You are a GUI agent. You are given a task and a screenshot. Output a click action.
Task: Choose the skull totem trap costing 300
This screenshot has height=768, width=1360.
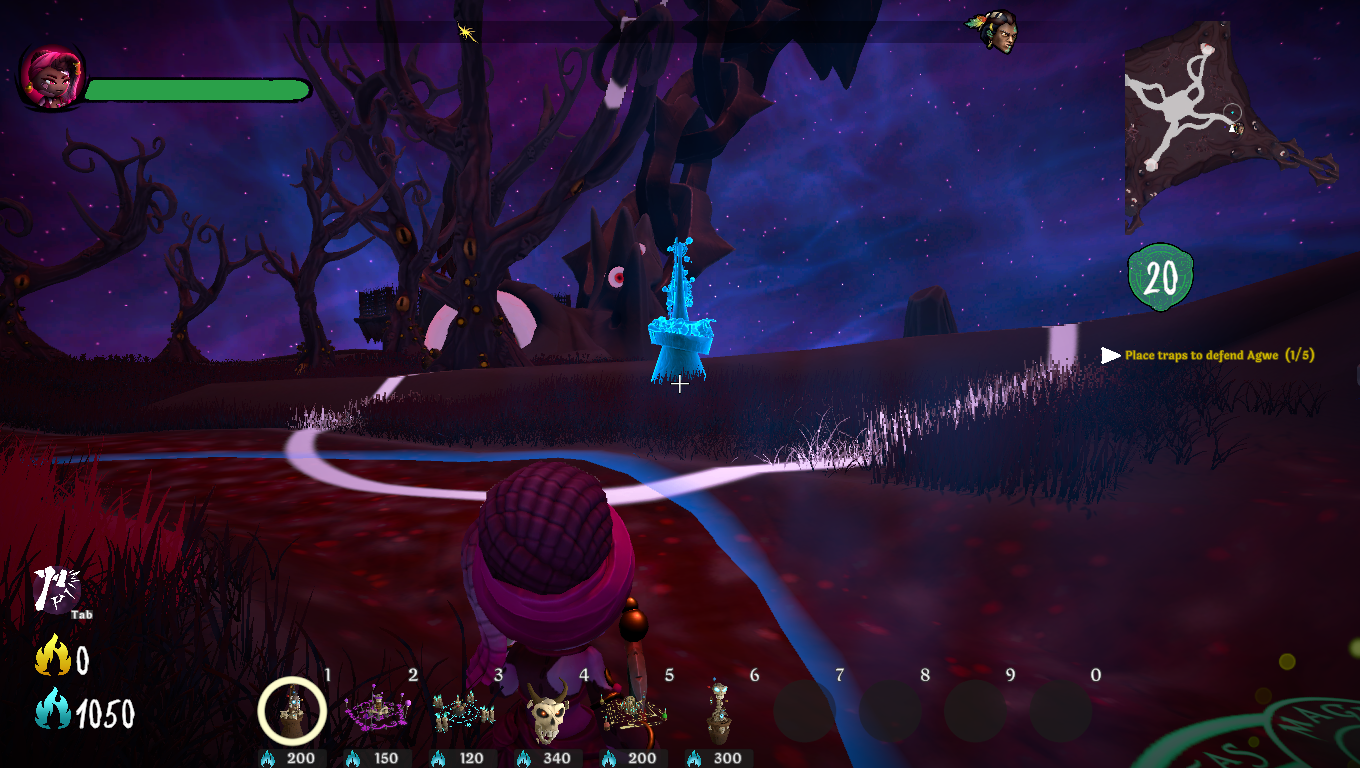click(x=718, y=711)
